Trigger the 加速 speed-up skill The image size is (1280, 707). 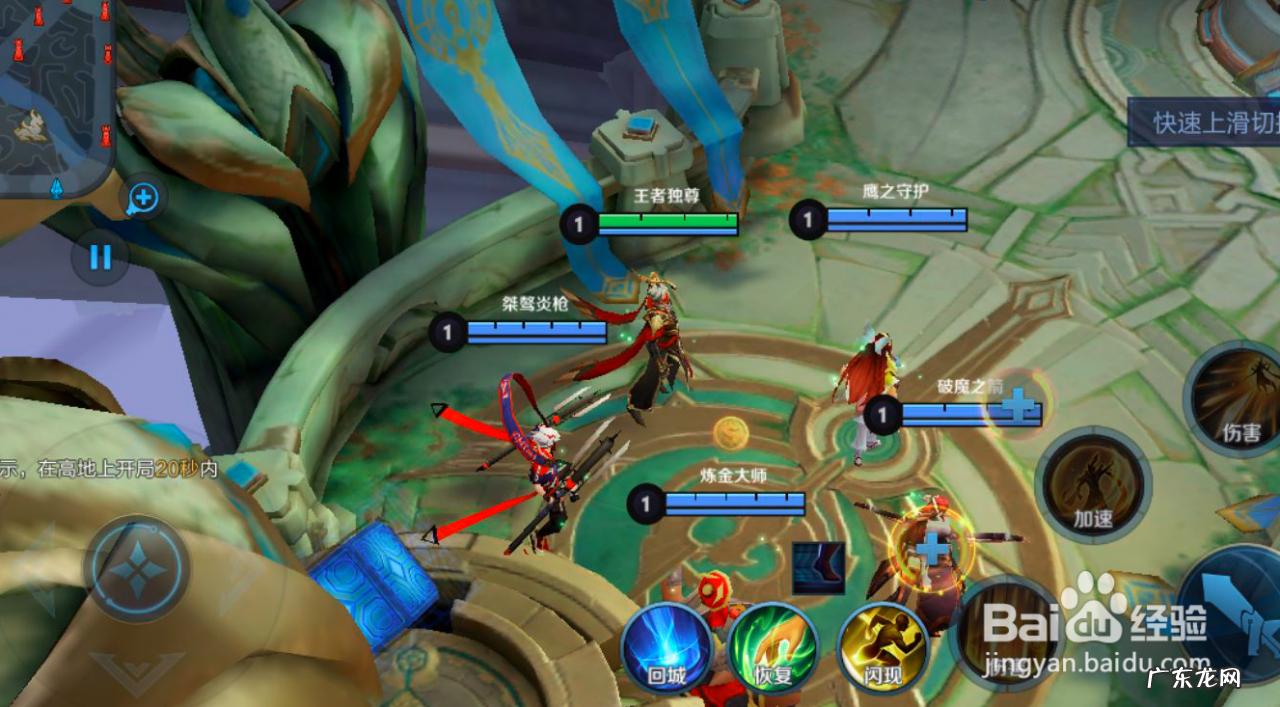[1093, 487]
